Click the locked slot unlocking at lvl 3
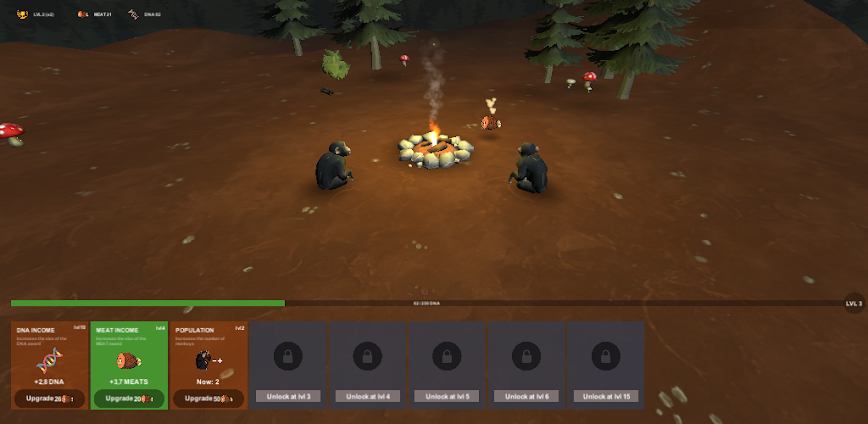The height and width of the screenshot is (424, 868). click(x=287, y=365)
